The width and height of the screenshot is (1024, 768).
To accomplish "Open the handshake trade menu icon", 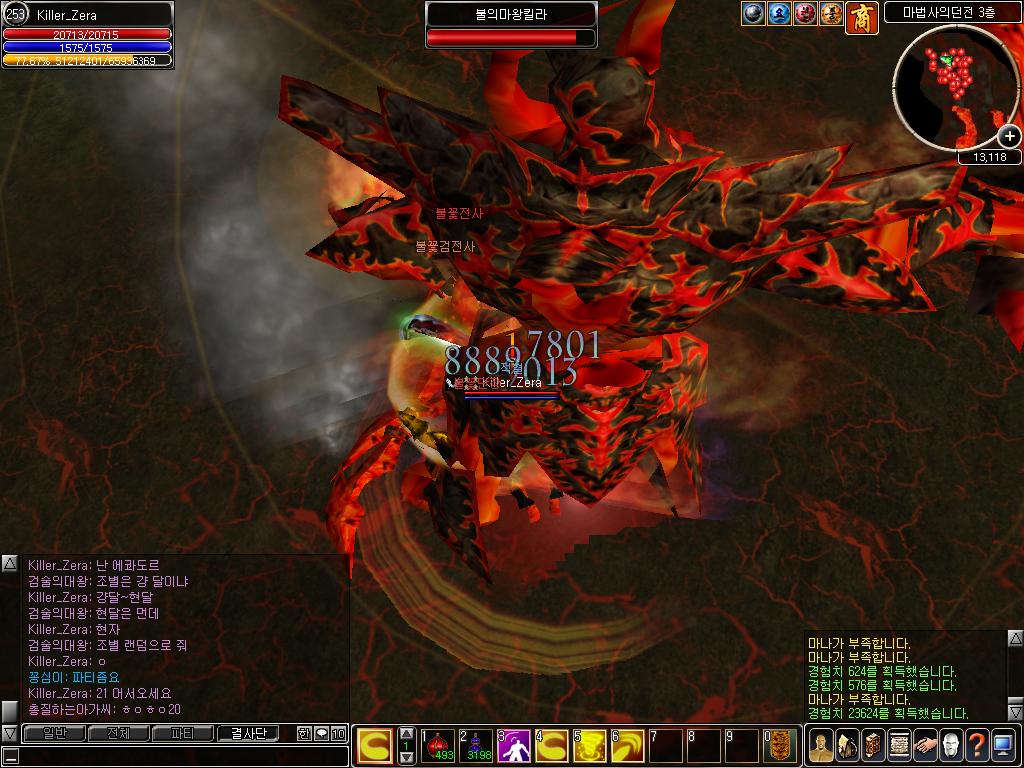I will [925, 745].
